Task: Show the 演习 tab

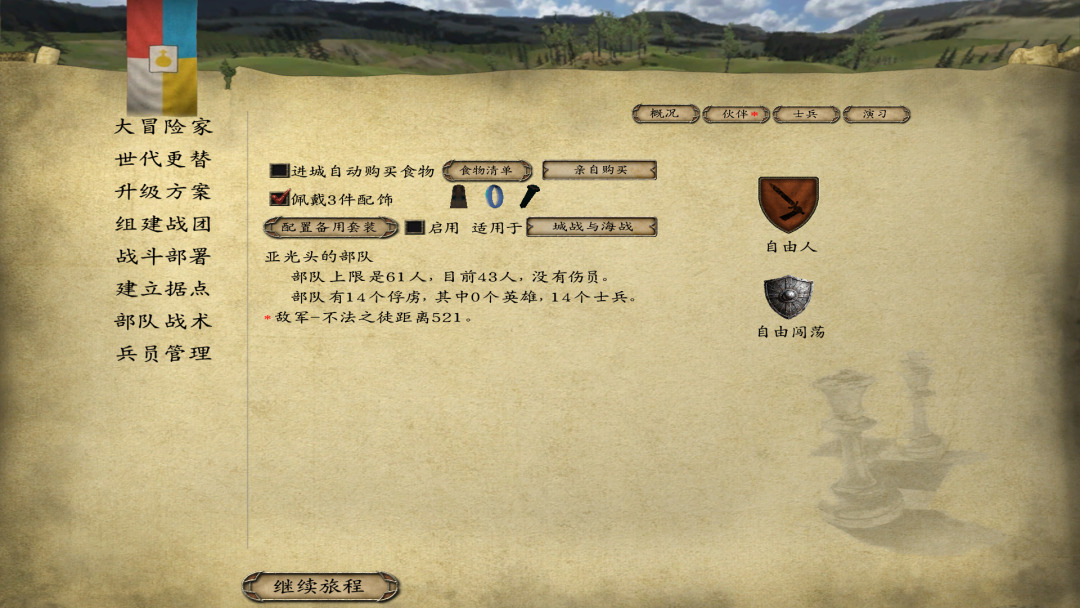Action: [876, 114]
